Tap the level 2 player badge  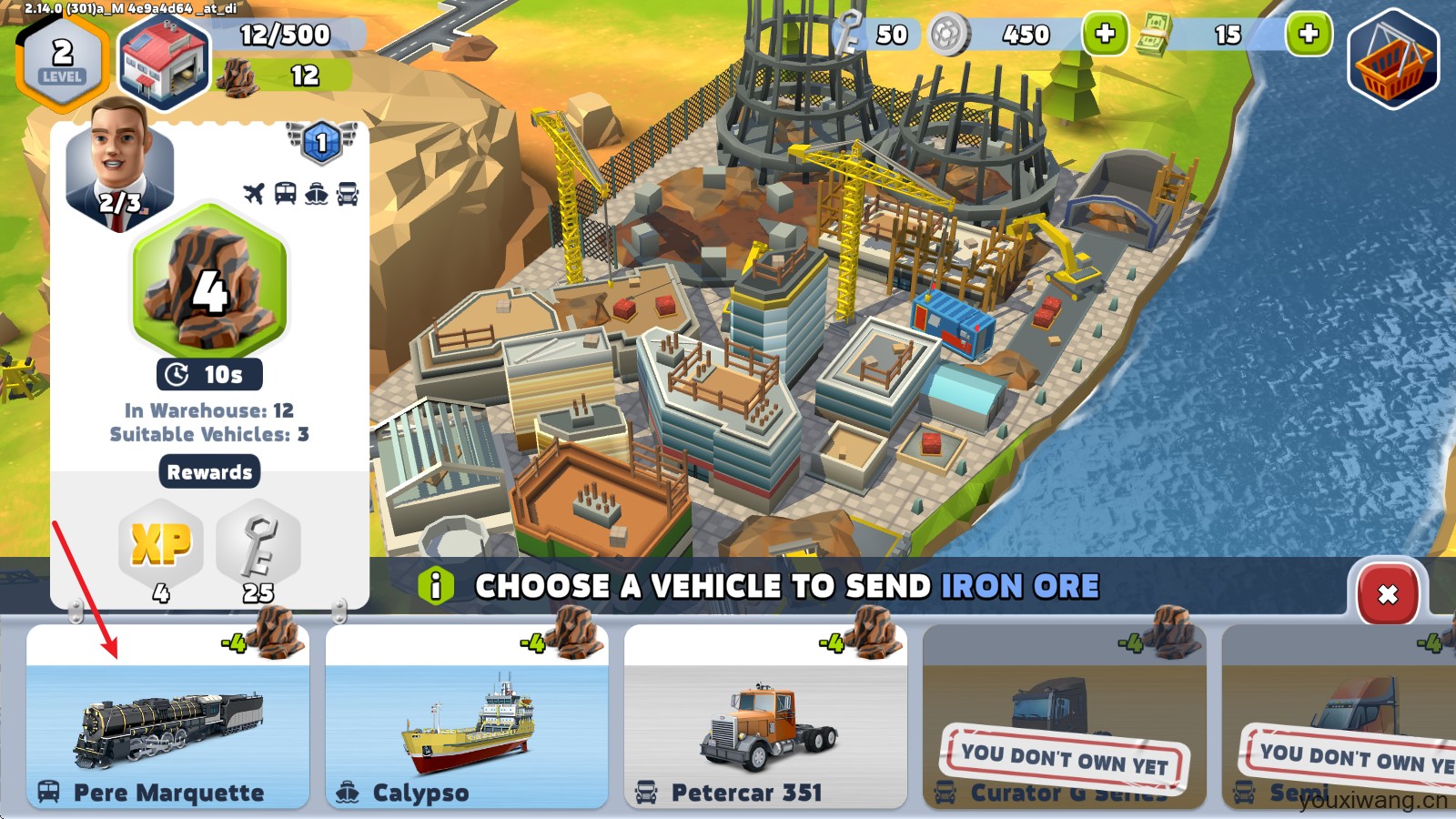[62, 59]
